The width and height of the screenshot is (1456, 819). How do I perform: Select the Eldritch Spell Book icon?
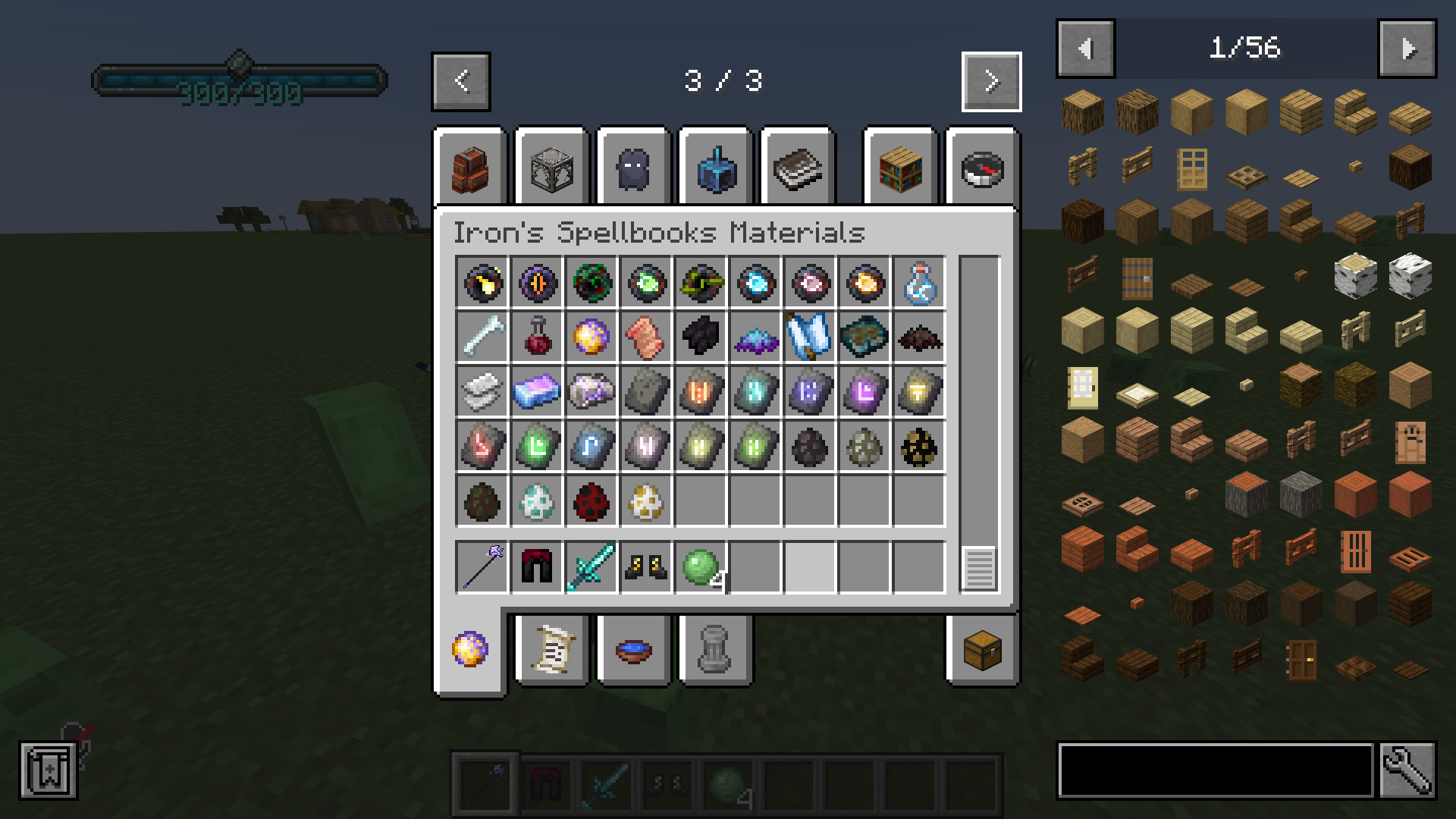[538, 284]
